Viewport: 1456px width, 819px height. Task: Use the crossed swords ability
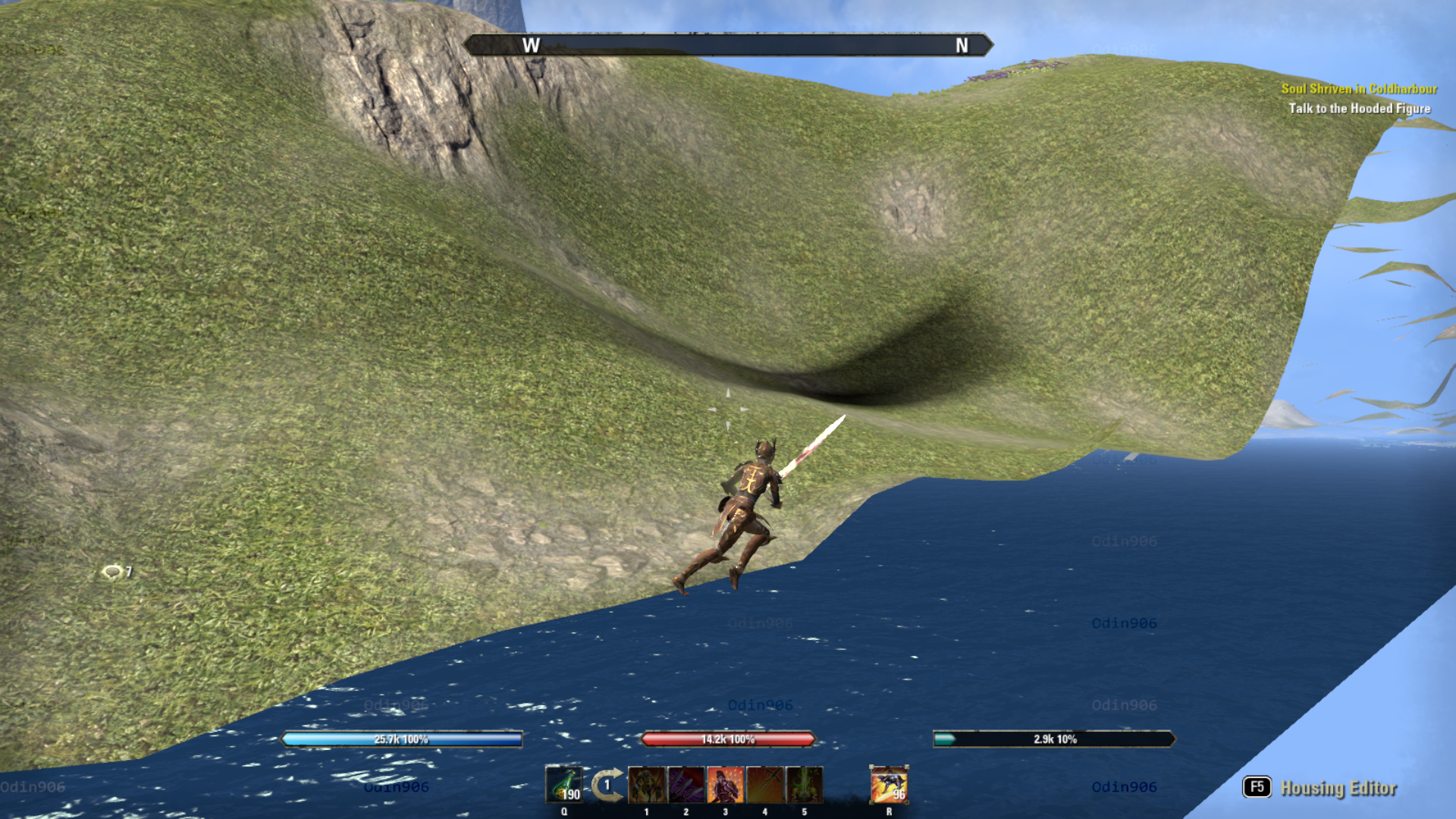(765, 785)
